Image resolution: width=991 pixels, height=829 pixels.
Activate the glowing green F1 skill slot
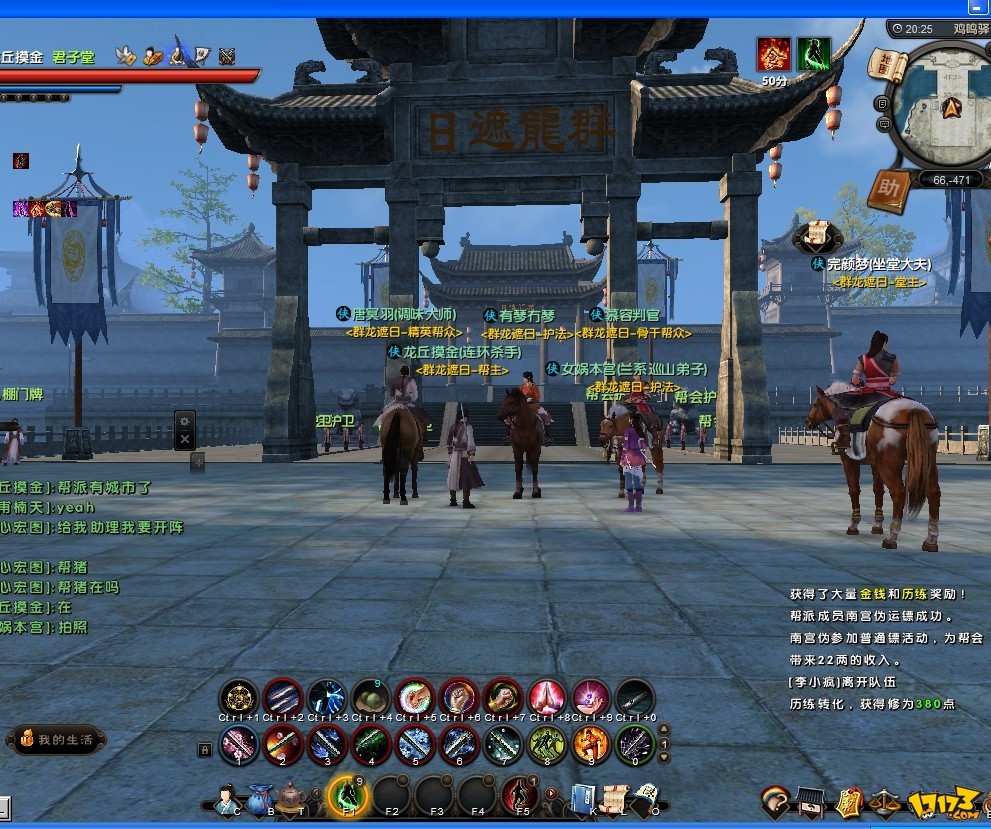point(347,795)
